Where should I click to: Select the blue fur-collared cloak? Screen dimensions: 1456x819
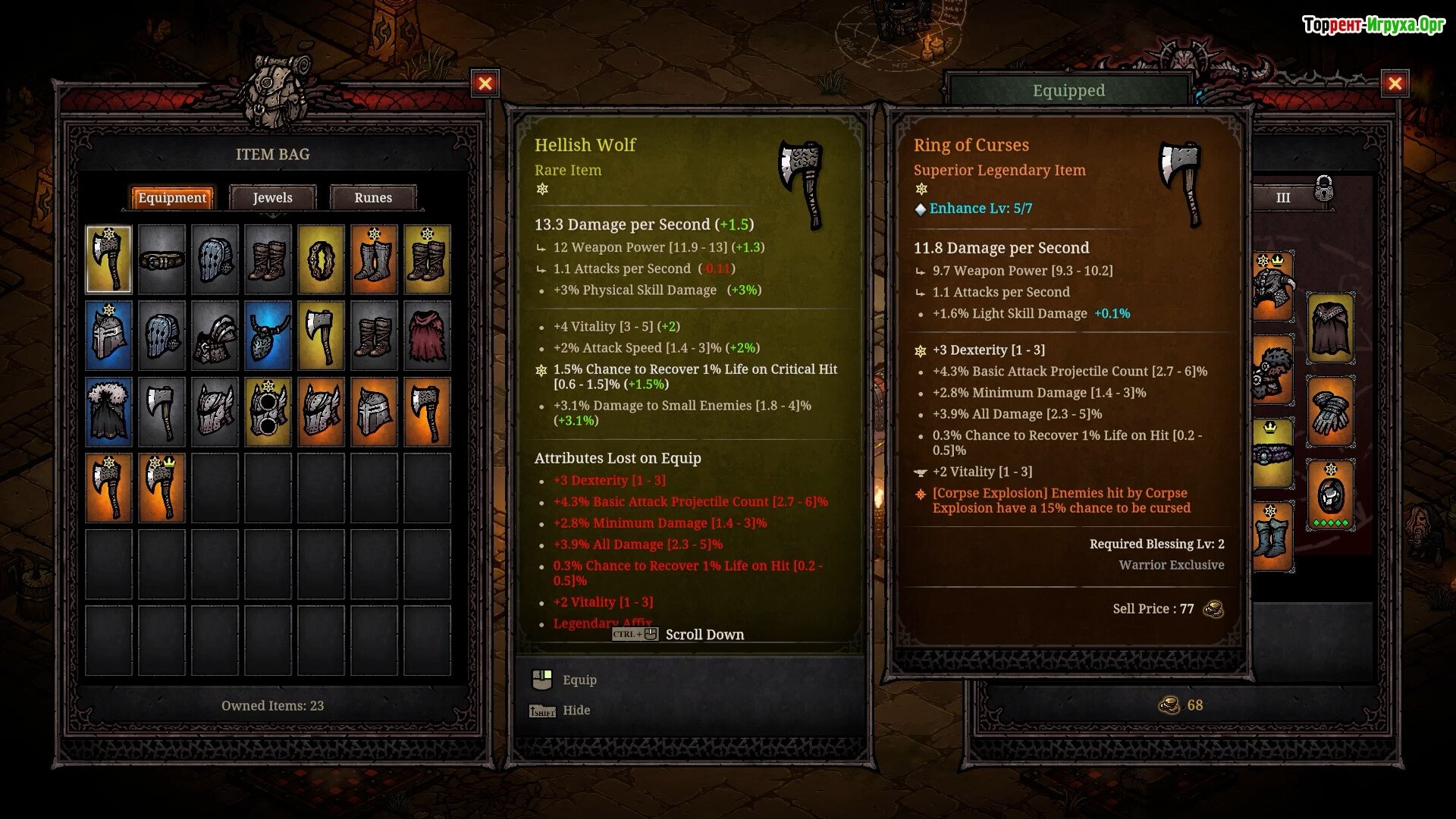108,412
